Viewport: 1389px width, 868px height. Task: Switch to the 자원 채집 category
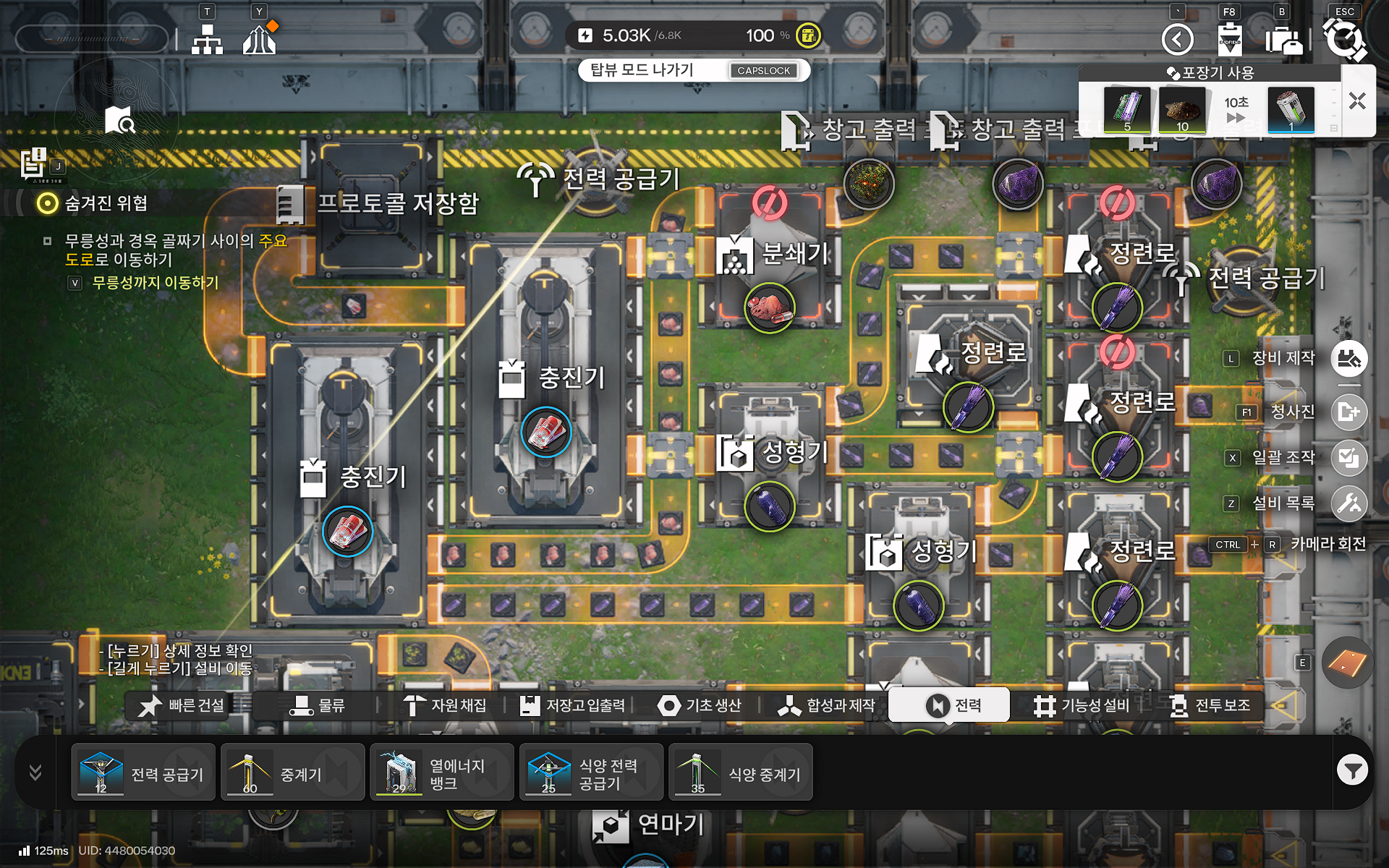(444, 705)
